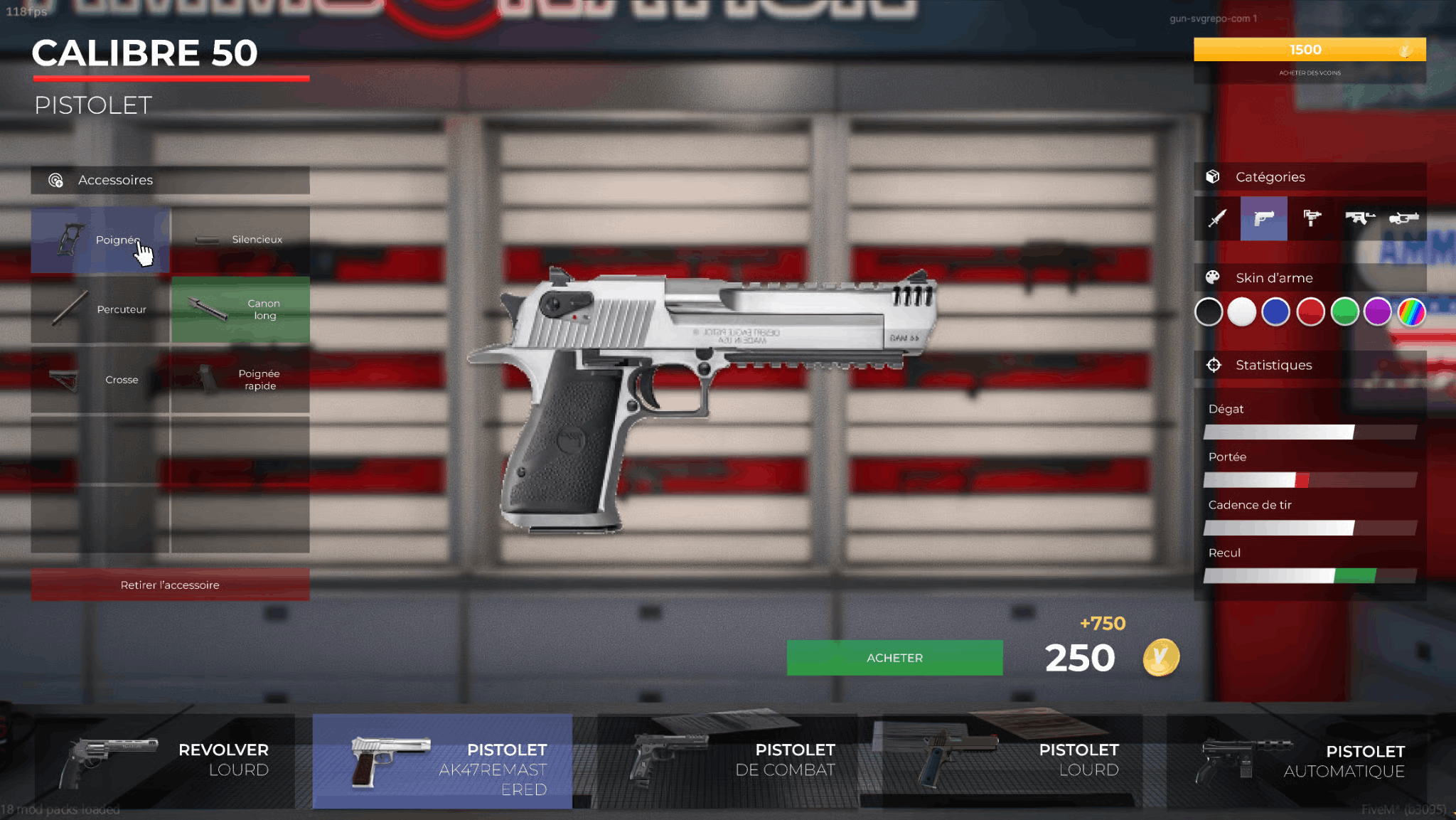Image resolution: width=1456 pixels, height=820 pixels.
Task: Switch to the pistol category tab
Action: (1263, 218)
